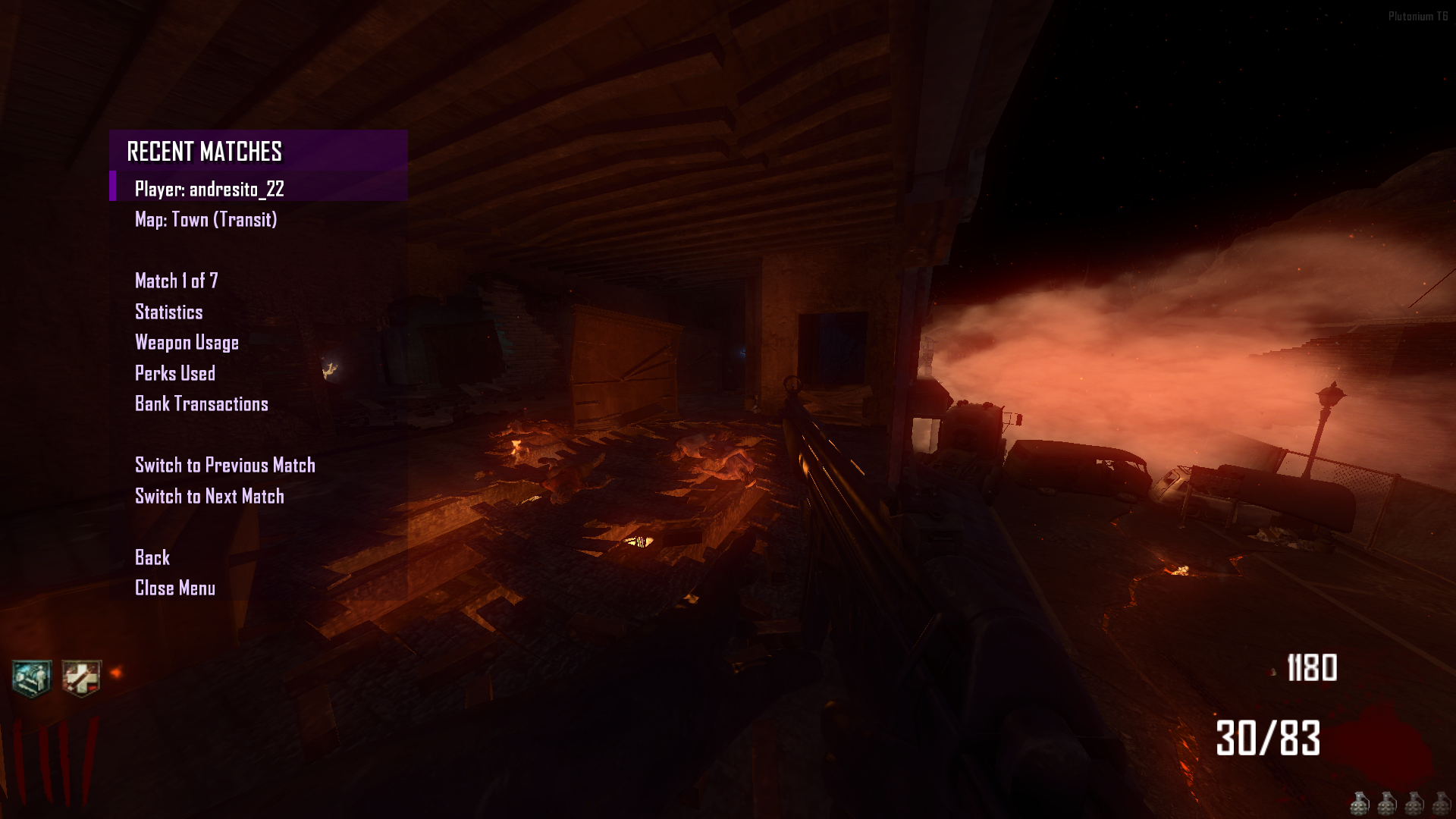The width and height of the screenshot is (1456, 819).
Task: Select Perks Used in the menu
Action: [175, 373]
